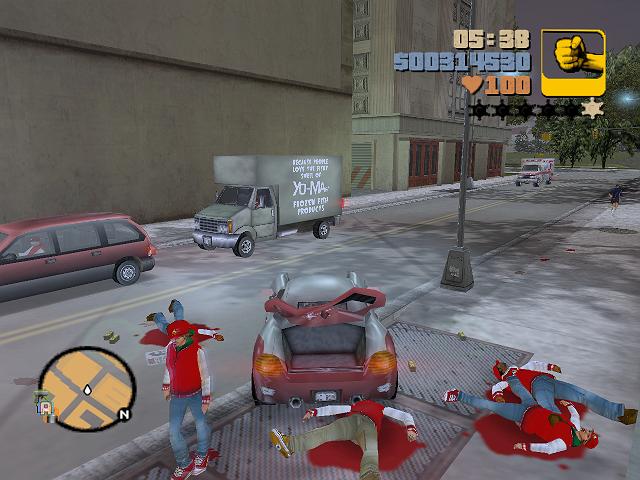Click the north N marker on radar
Image resolution: width=640 pixels, height=480 pixels.
click(124, 413)
